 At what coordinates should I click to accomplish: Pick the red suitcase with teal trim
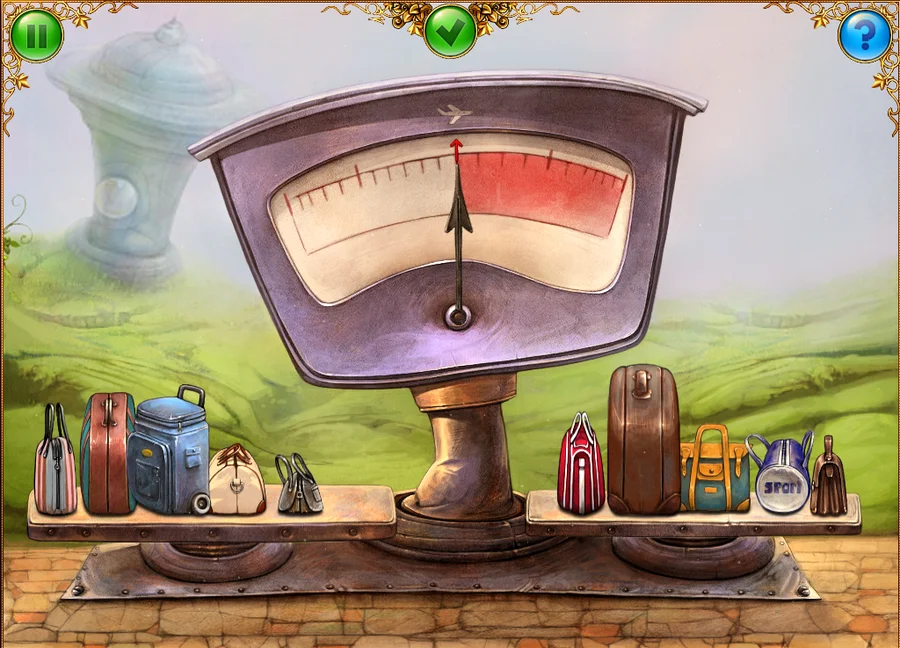click(x=107, y=455)
